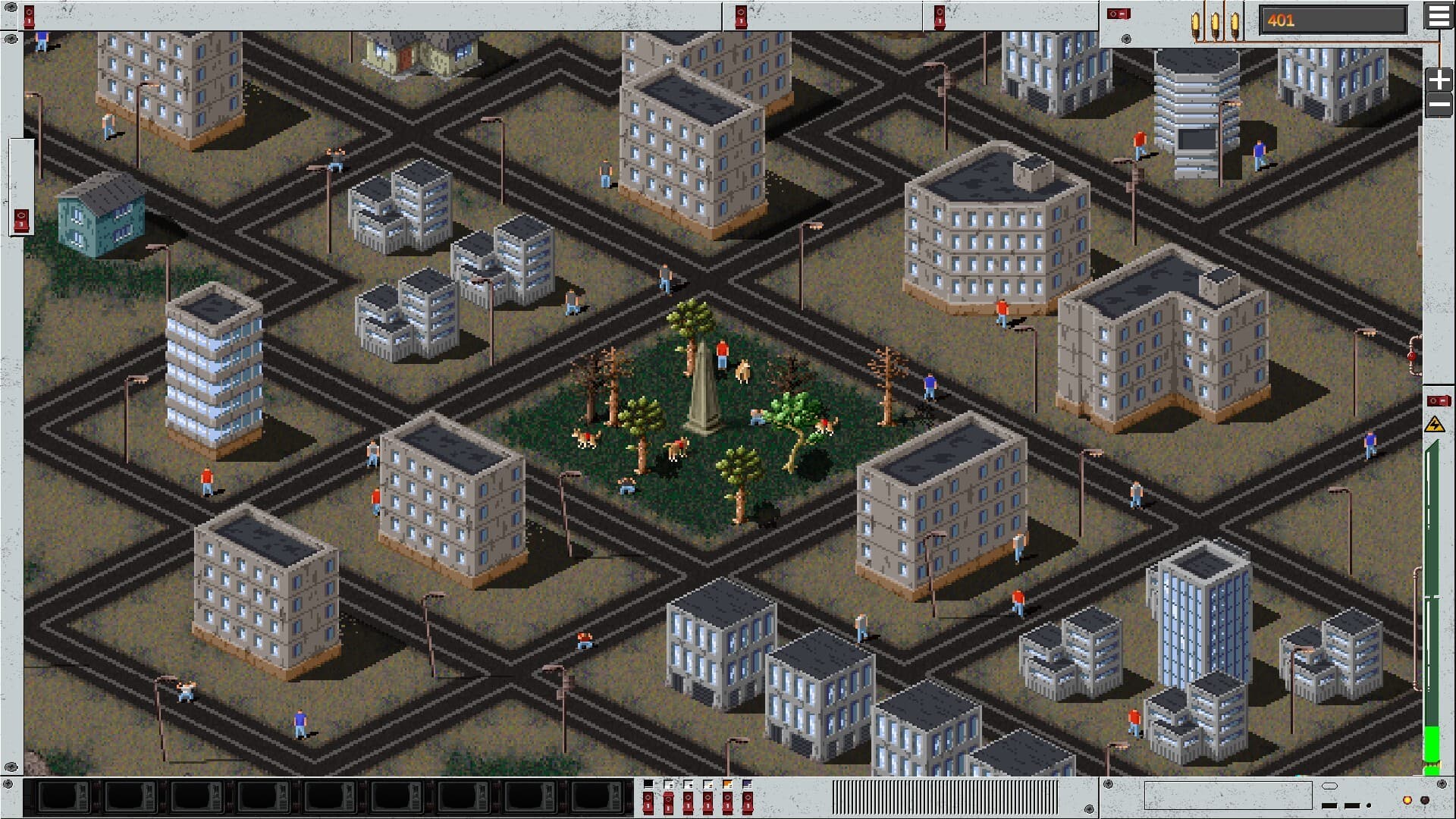Select the orange tile overlay icon in bottom toolbar
Image resolution: width=1456 pixels, height=819 pixels.
coord(729,785)
